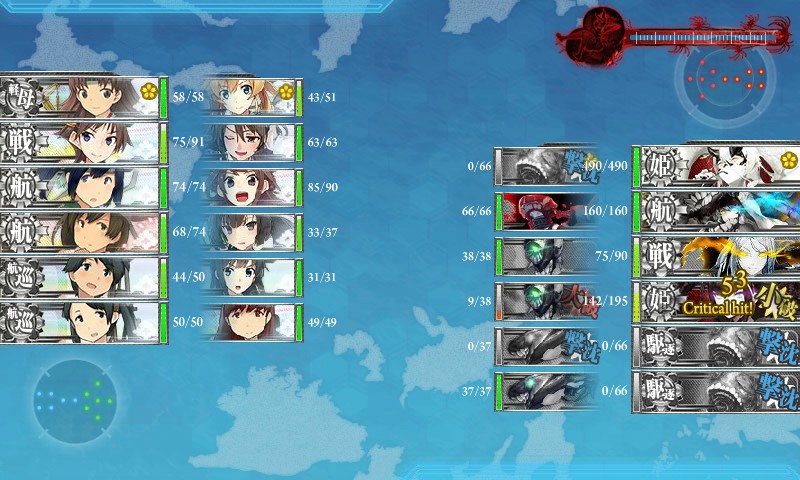Image resolution: width=800 pixels, height=480 pixels.
Task: Select the escort ship card with 49/49 HP
Action: (x=252, y=323)
